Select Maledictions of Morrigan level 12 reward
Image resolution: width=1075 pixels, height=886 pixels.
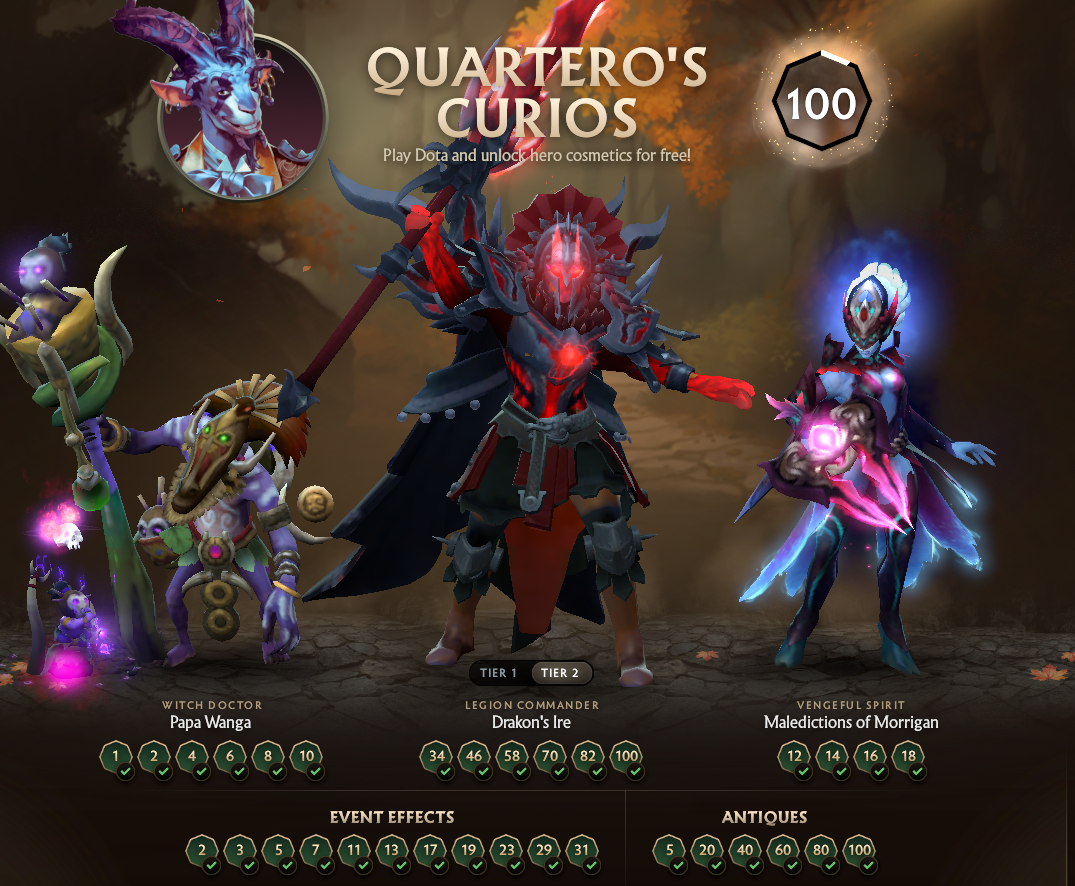tap(795, 757)
